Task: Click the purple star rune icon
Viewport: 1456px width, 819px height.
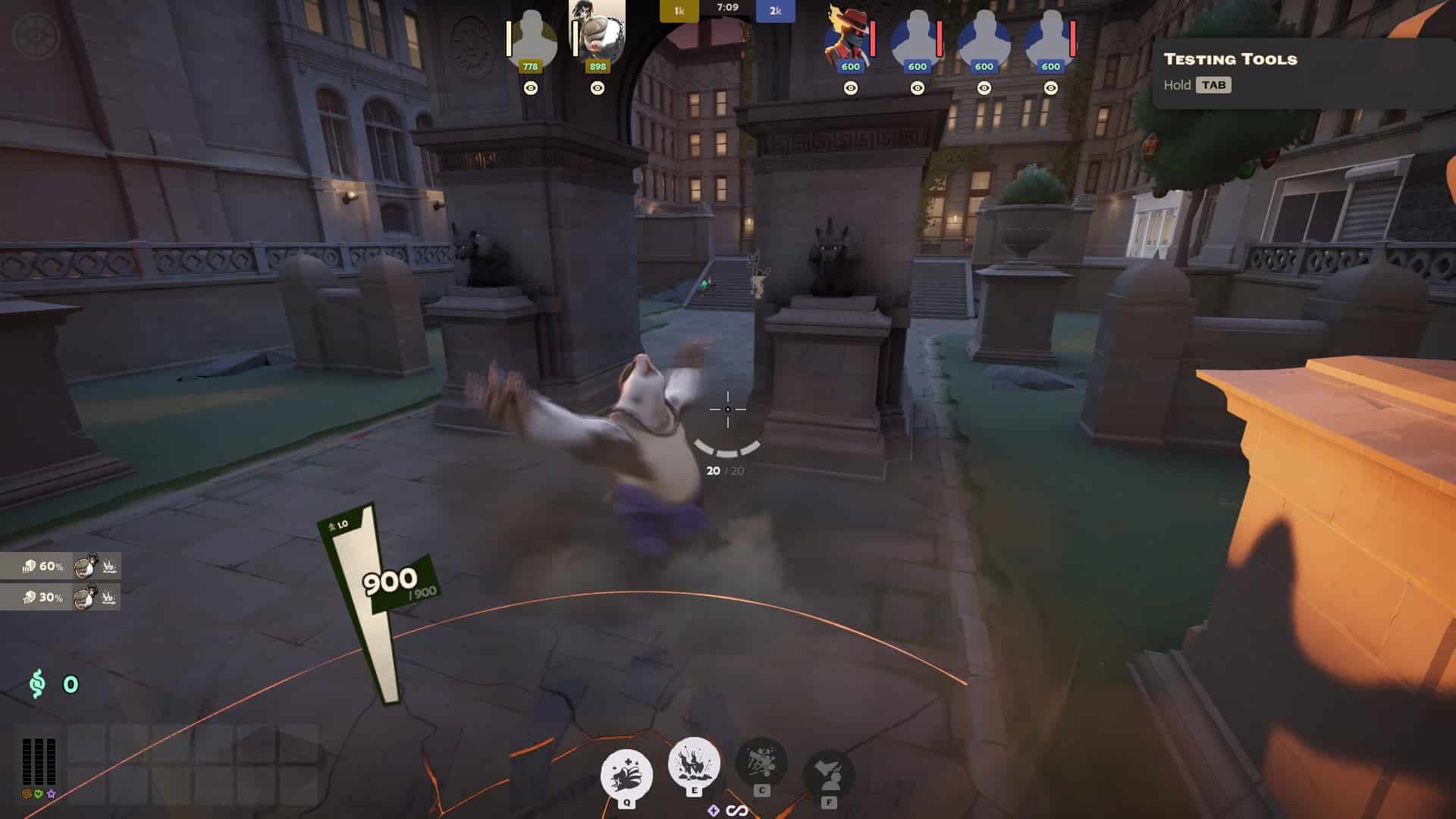Action: [51, 794]
